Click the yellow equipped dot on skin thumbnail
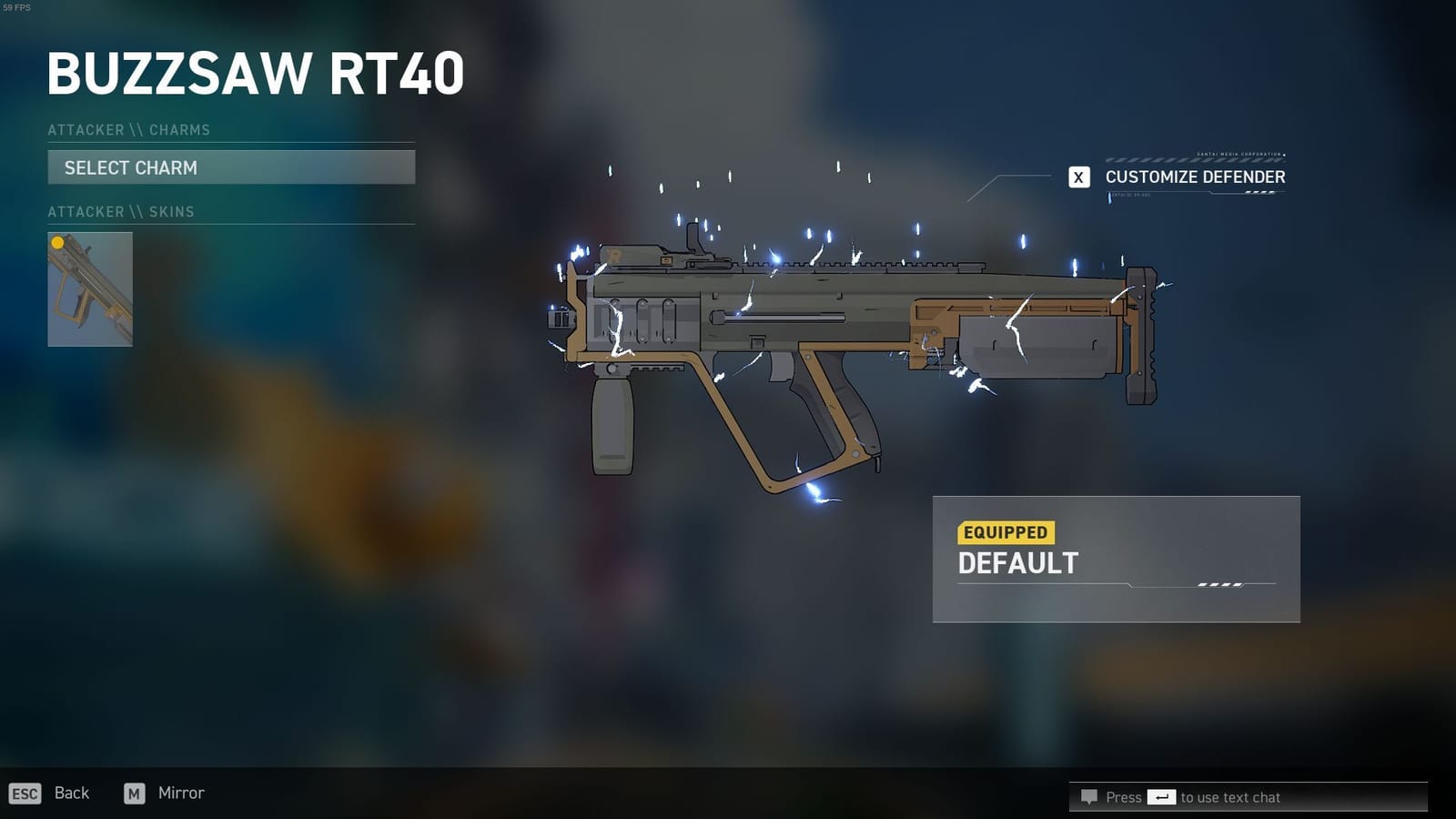Screen dimensions: 1456x819 click(58, 243)
